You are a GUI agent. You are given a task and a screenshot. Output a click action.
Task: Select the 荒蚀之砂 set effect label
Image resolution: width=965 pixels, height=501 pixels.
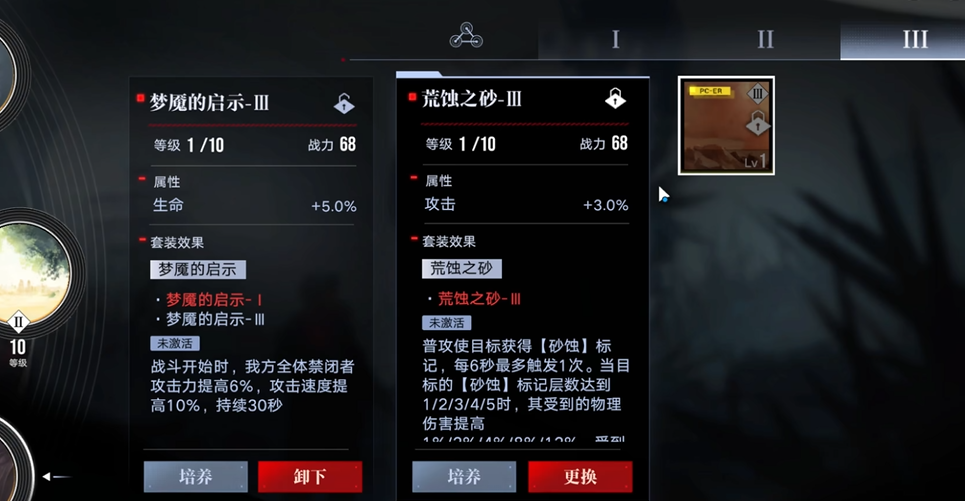[x=462, y=268]
